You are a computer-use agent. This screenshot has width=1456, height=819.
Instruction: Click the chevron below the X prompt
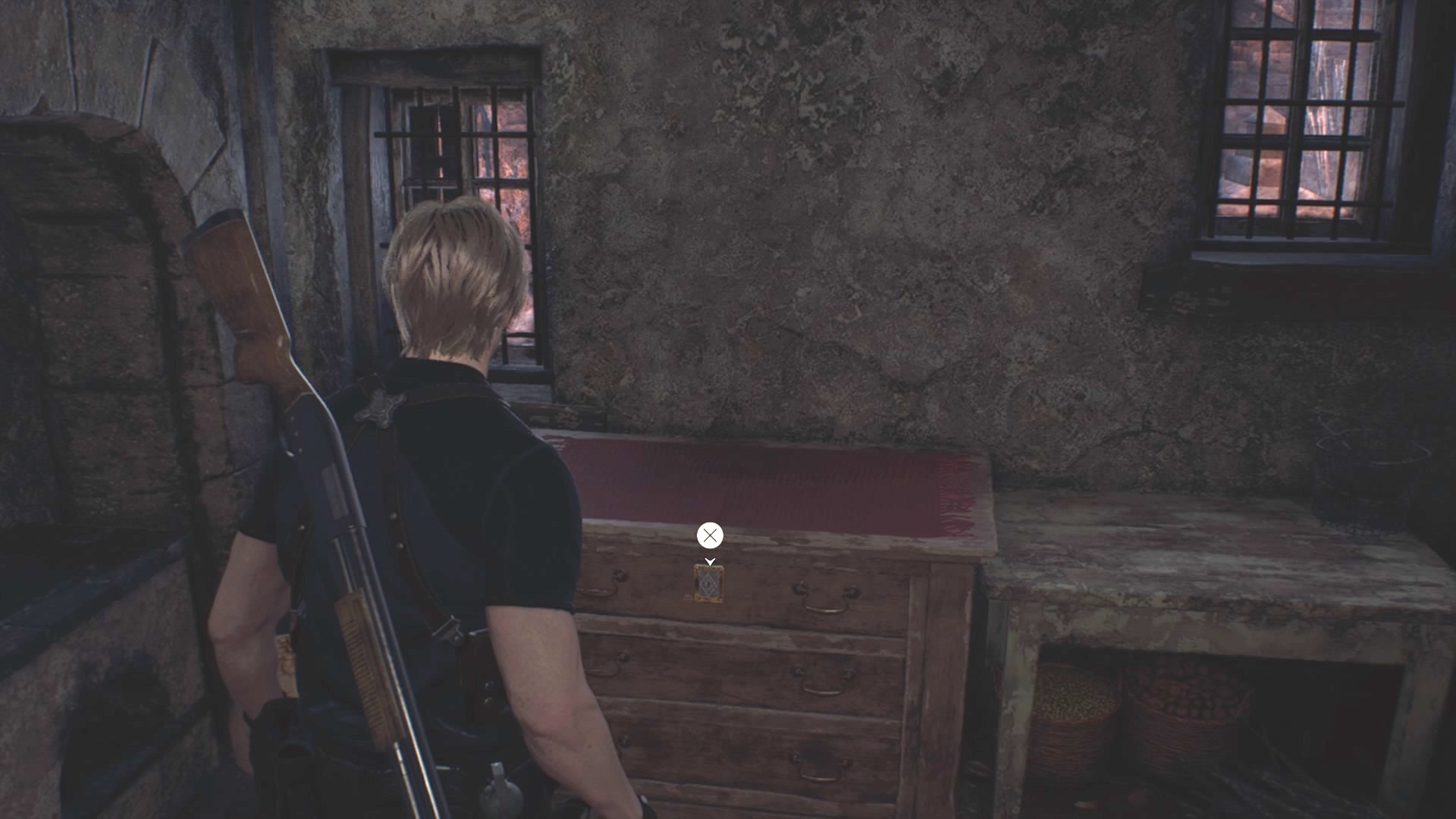(710, 561)
